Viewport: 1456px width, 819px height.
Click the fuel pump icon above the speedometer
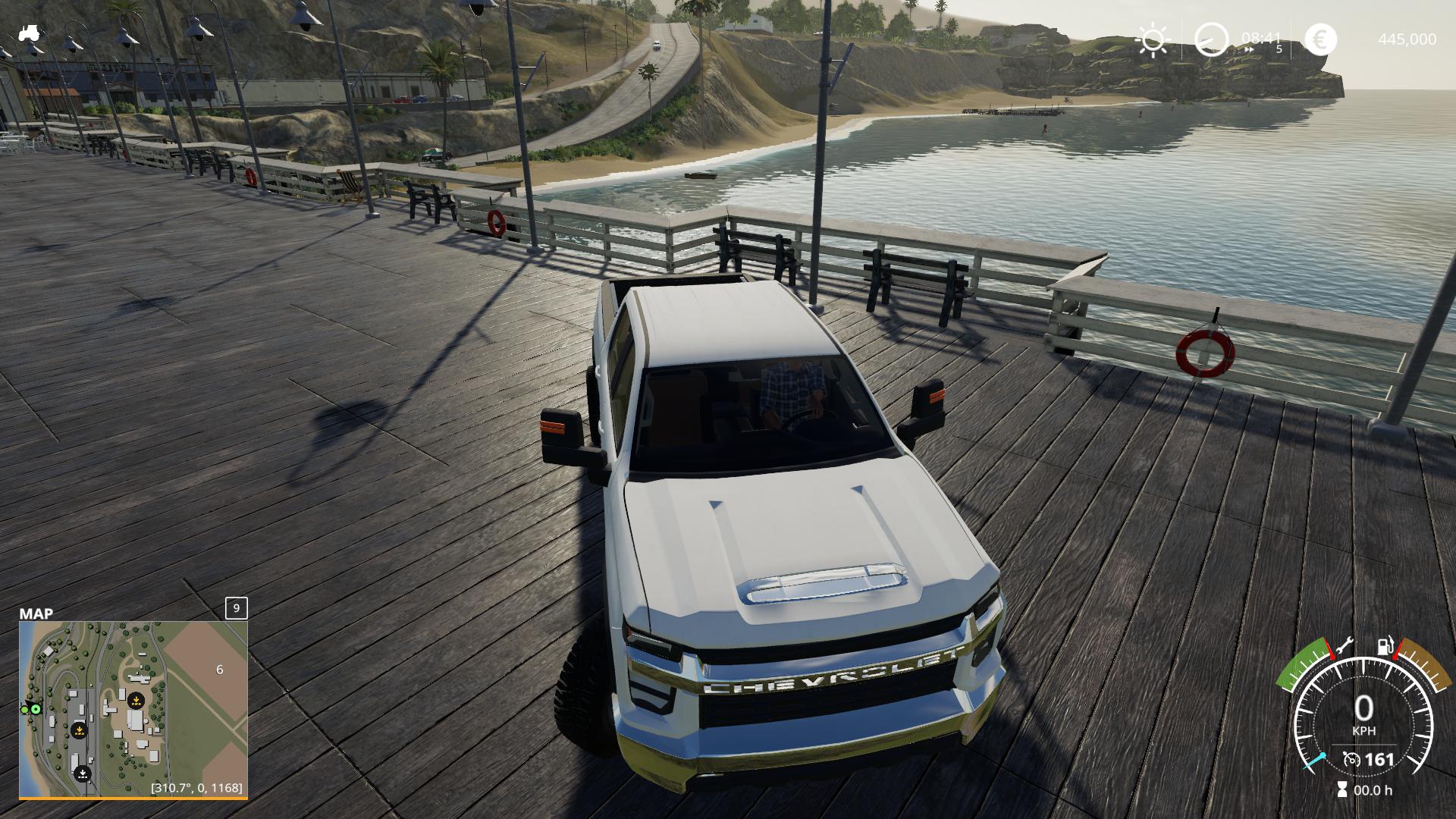pos(1386,646)
